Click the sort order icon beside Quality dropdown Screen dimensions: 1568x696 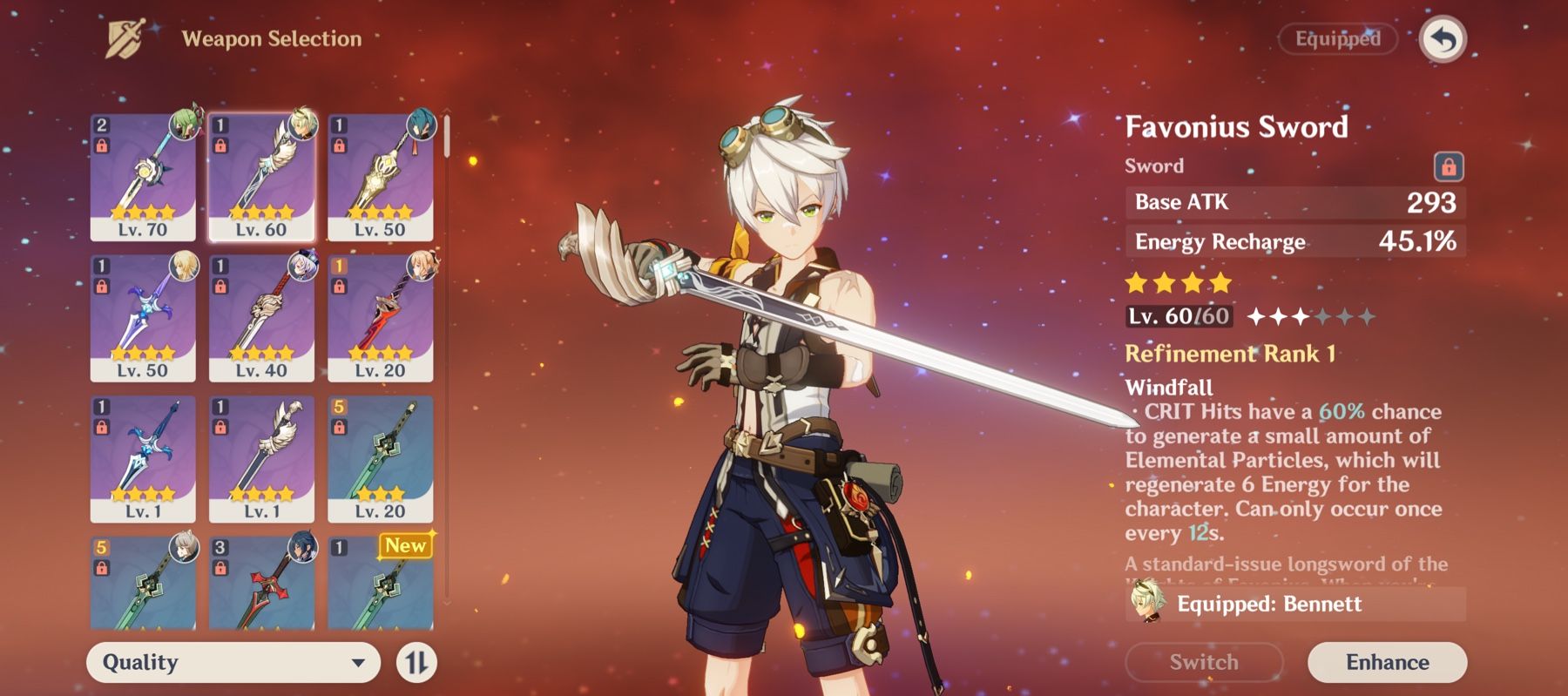[417, 662]
